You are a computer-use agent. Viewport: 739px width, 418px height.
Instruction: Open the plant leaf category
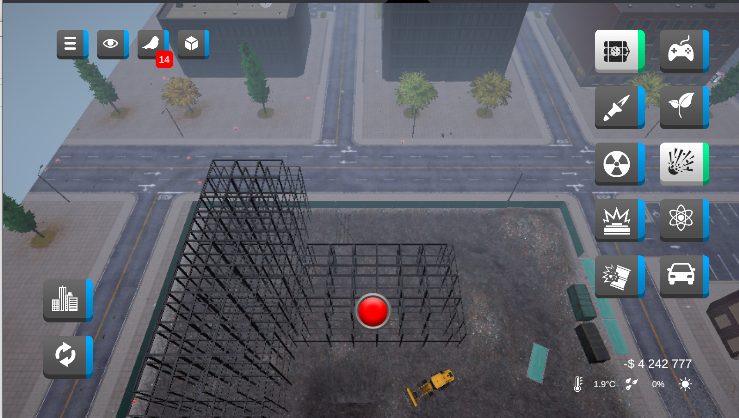pos(683,106)
